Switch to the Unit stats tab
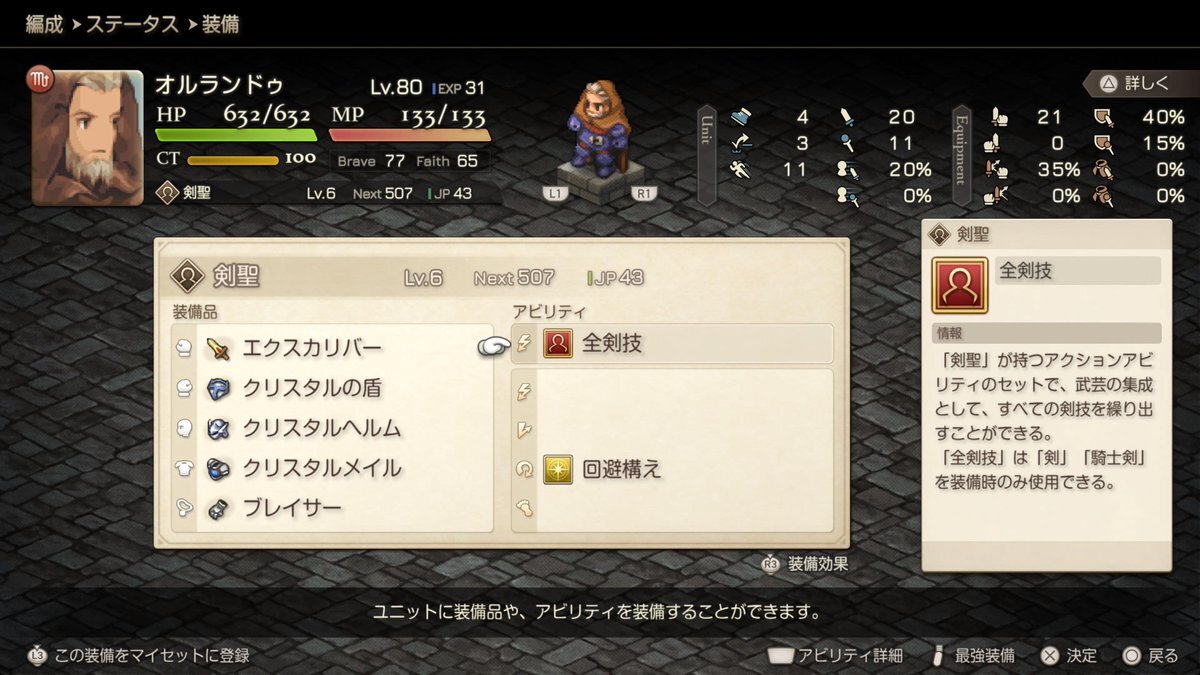The height and width of the screenshot is (675, 1200). [x=706, y=155]
